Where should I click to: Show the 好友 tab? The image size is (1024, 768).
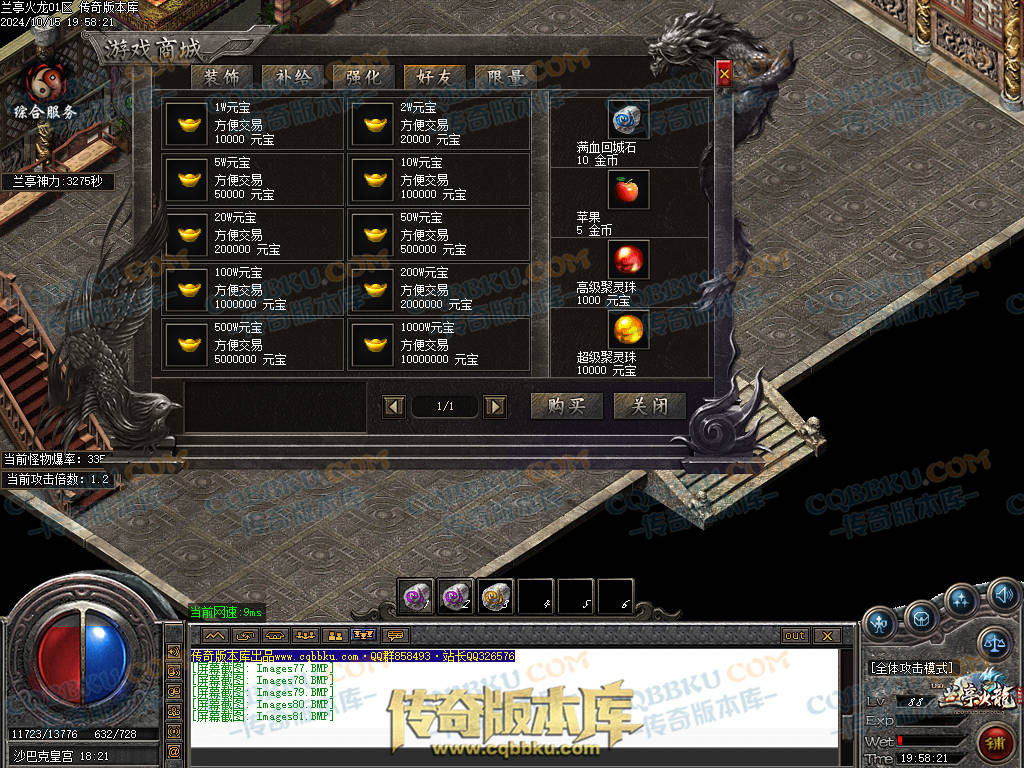[x=434, y=77]
